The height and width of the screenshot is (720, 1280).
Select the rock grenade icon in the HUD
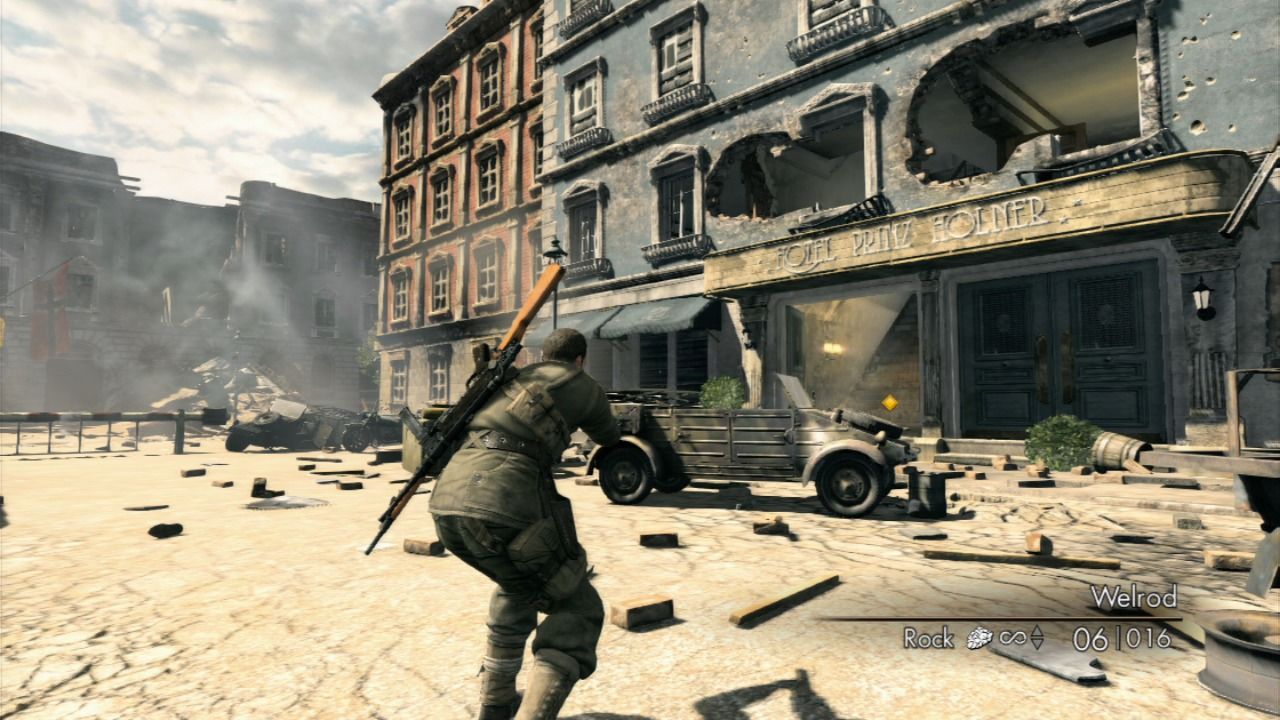(x=978, y=638)
